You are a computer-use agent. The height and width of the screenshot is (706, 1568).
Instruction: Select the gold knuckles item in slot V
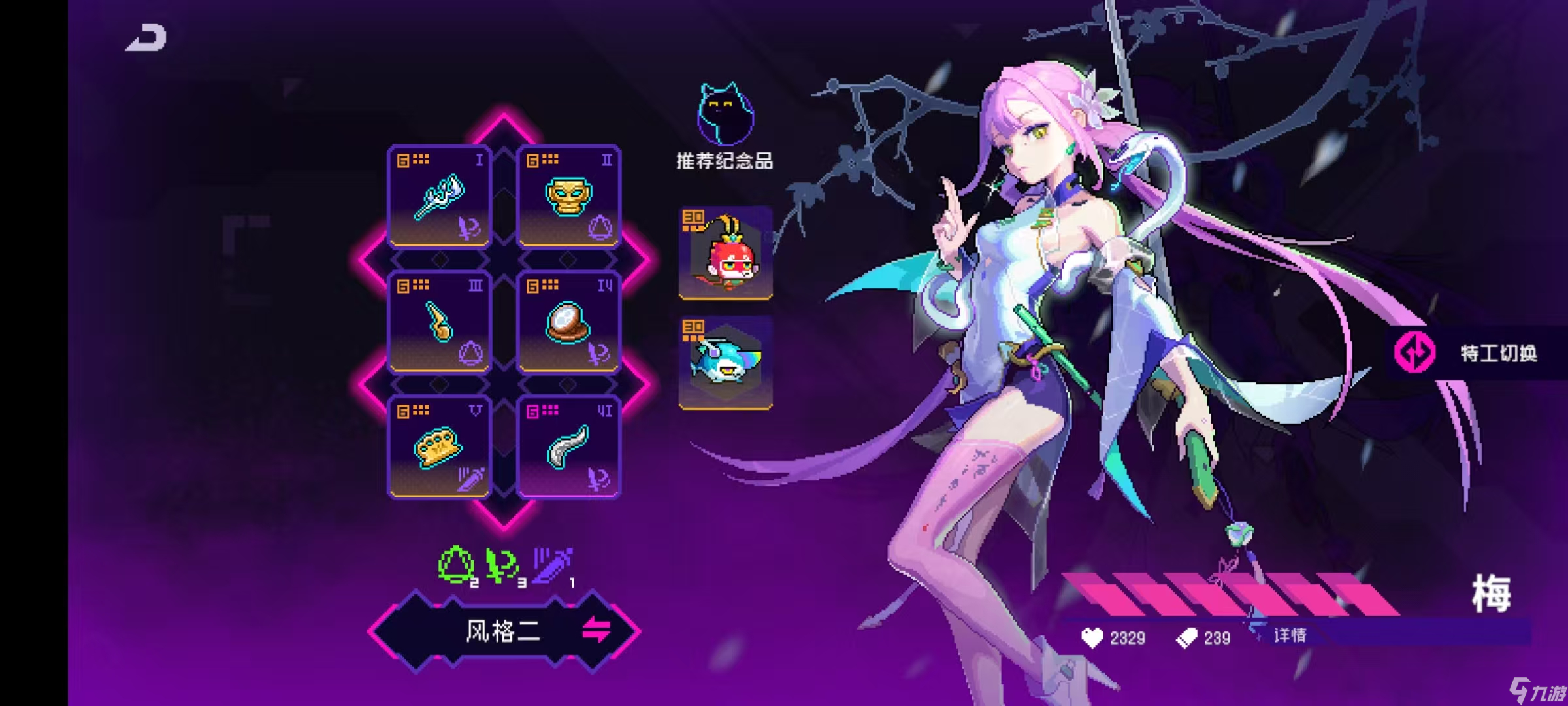(x=439, y=448)
